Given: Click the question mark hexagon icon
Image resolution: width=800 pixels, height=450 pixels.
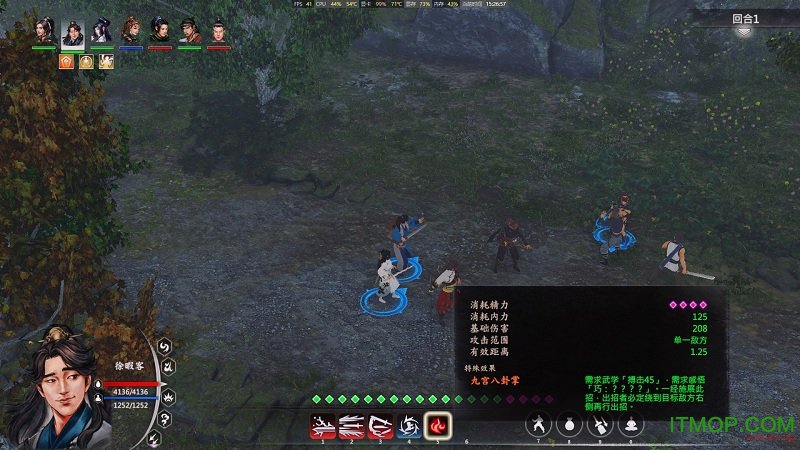Looking at the screenshot, I should coord(165,420).
